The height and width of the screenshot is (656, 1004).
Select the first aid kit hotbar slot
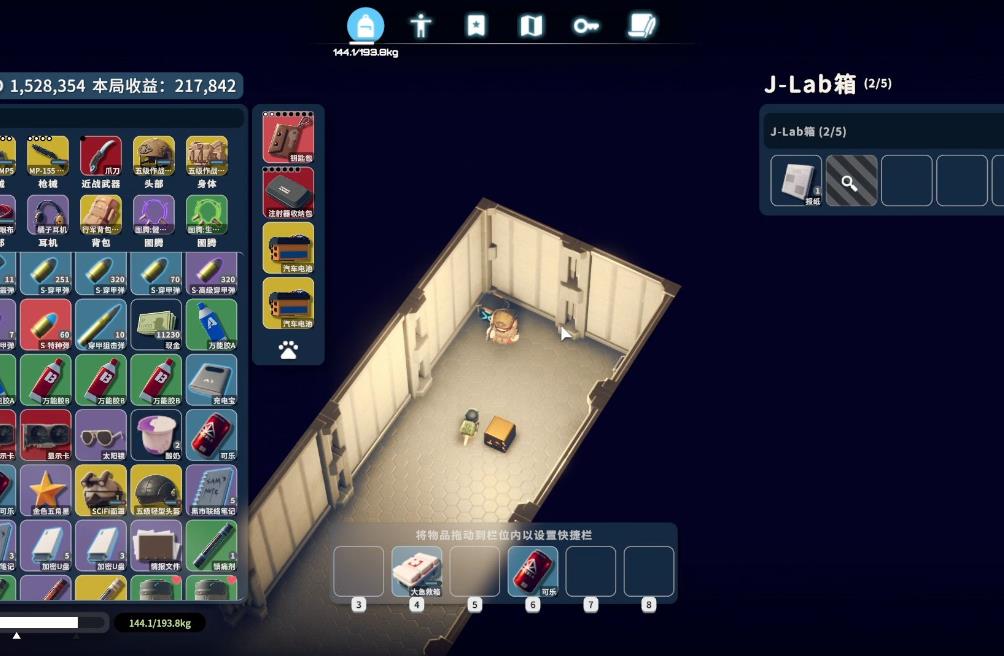tap(416, 571)
